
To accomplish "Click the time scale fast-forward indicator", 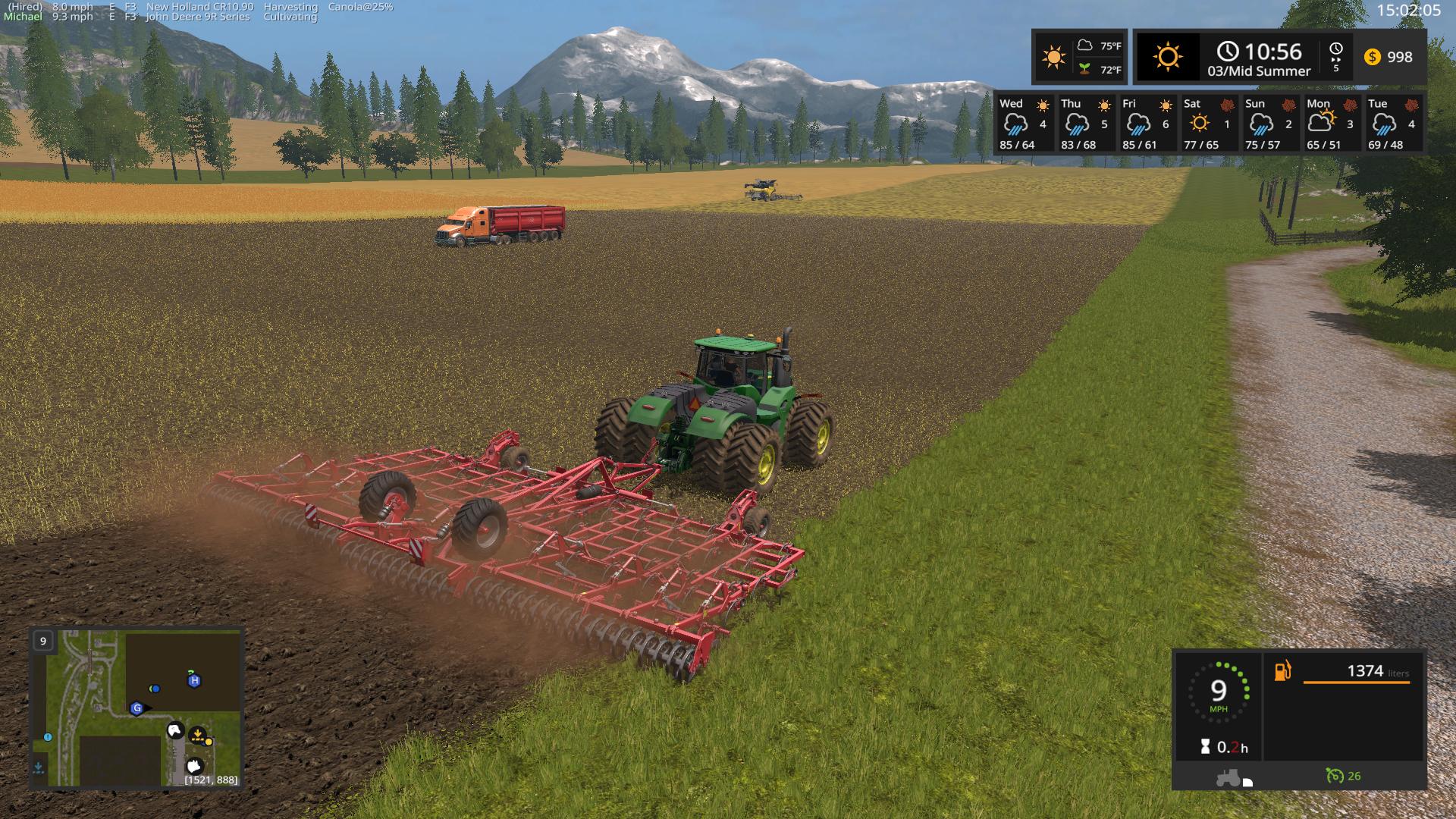I will (1335, 57).
